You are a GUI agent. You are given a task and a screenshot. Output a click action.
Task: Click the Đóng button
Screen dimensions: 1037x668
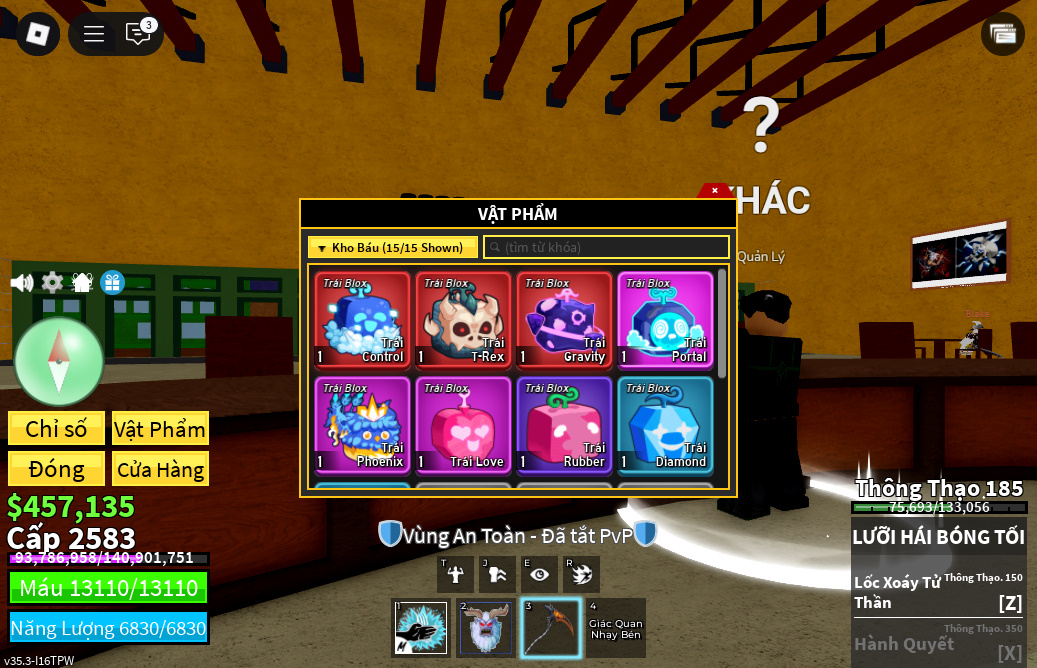click(x=56, y=469)
